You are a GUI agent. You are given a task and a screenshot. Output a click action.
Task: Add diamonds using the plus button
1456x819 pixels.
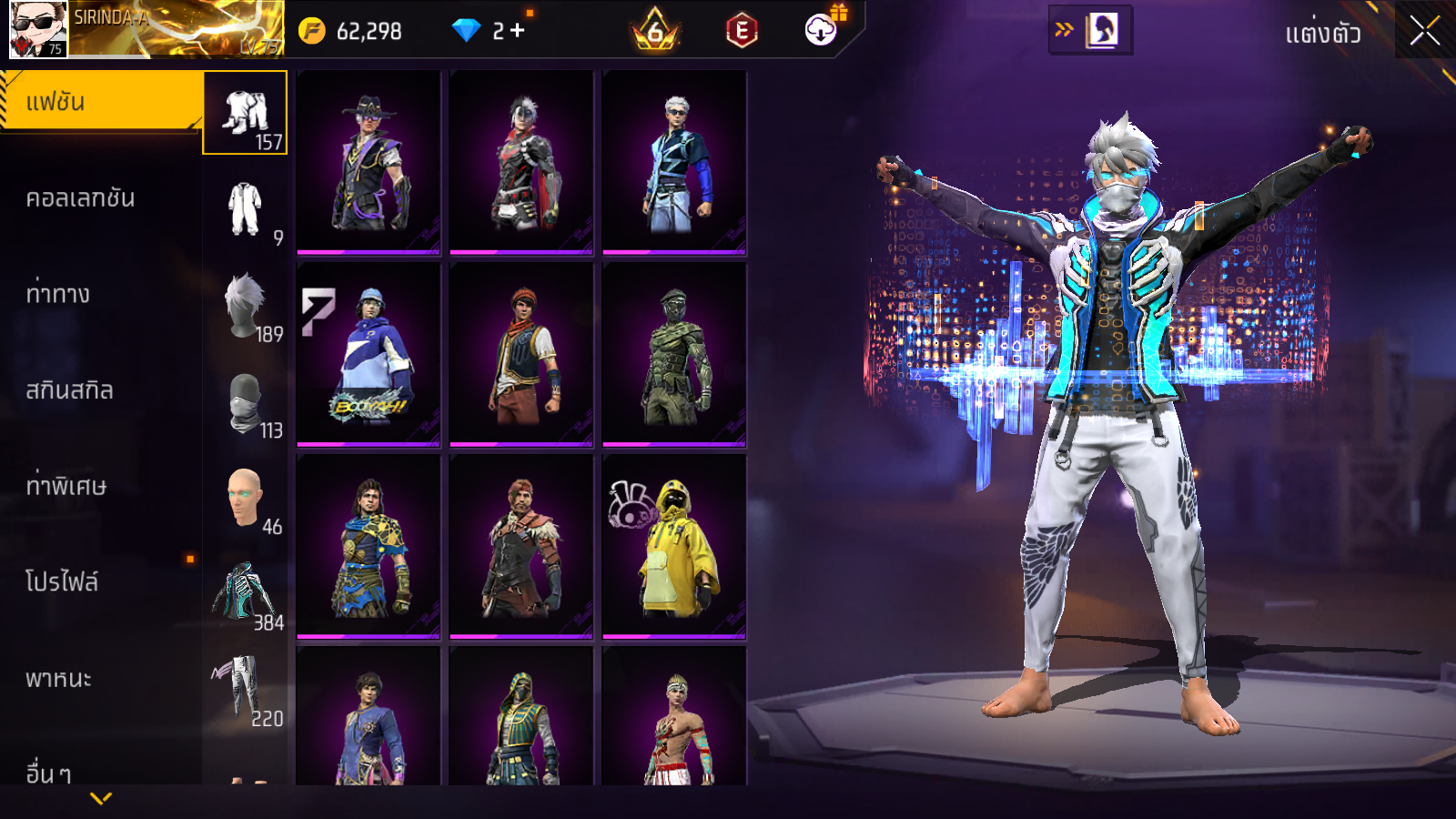pos(517,31)
